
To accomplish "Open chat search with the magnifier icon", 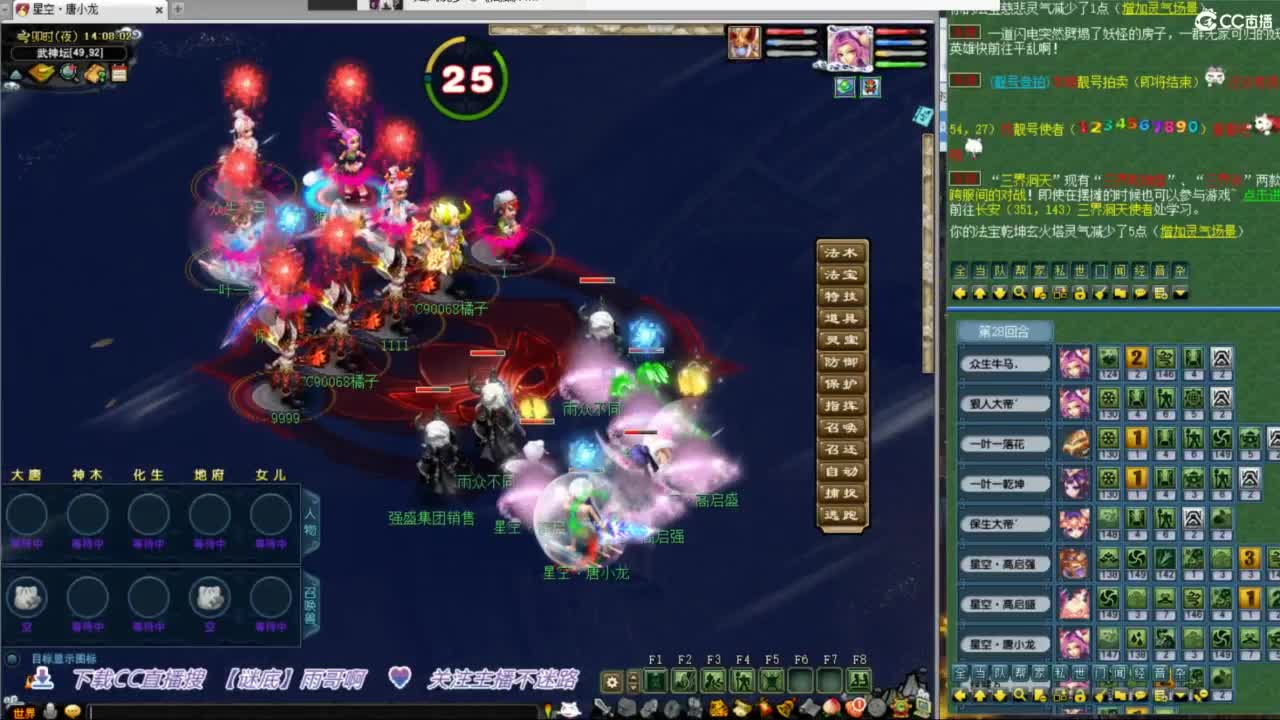I will click(1021, 292).
